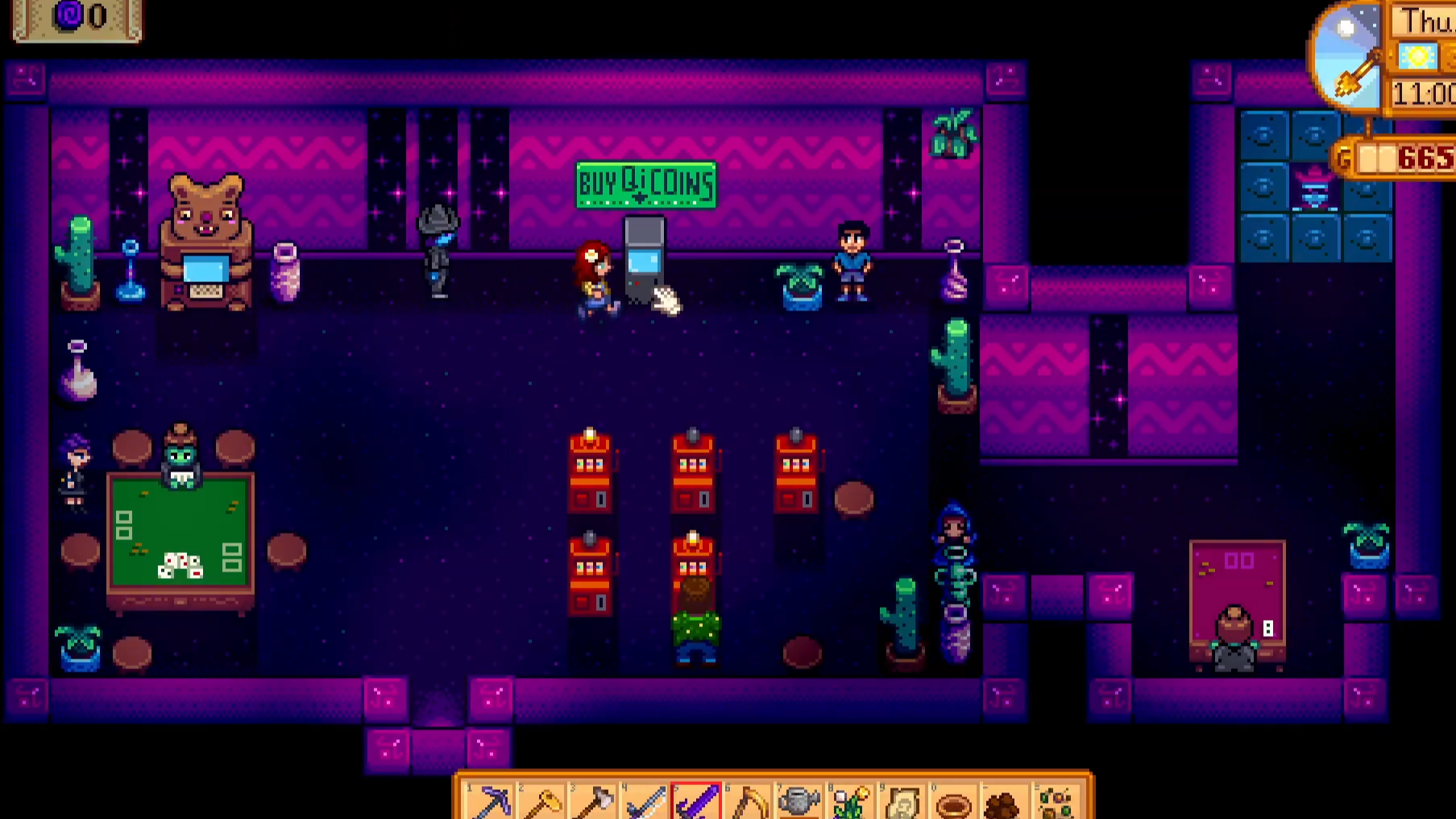
Task: Pick the watering can hotbar slot
Action: [x=799, y=802]
